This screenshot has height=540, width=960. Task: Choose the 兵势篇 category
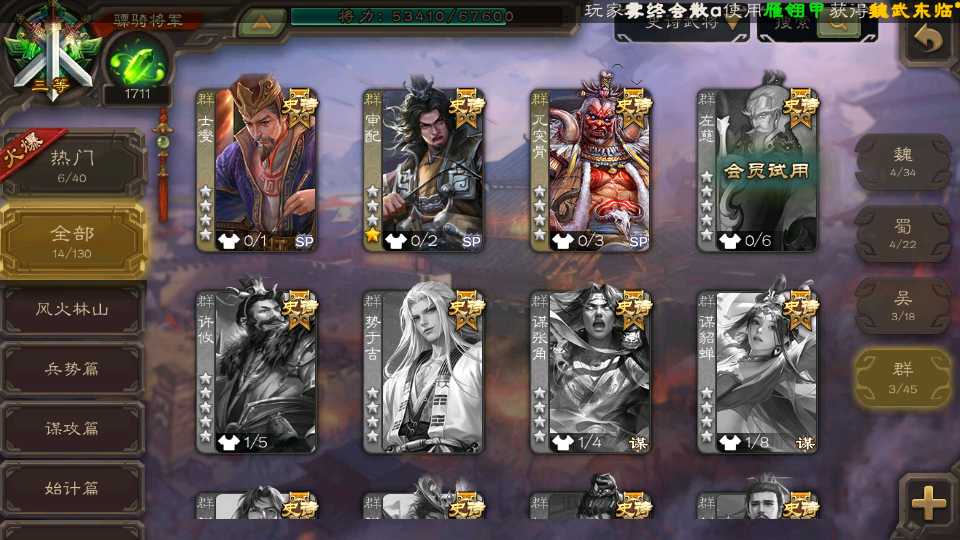pyautogui.click(x=73, y=369)
